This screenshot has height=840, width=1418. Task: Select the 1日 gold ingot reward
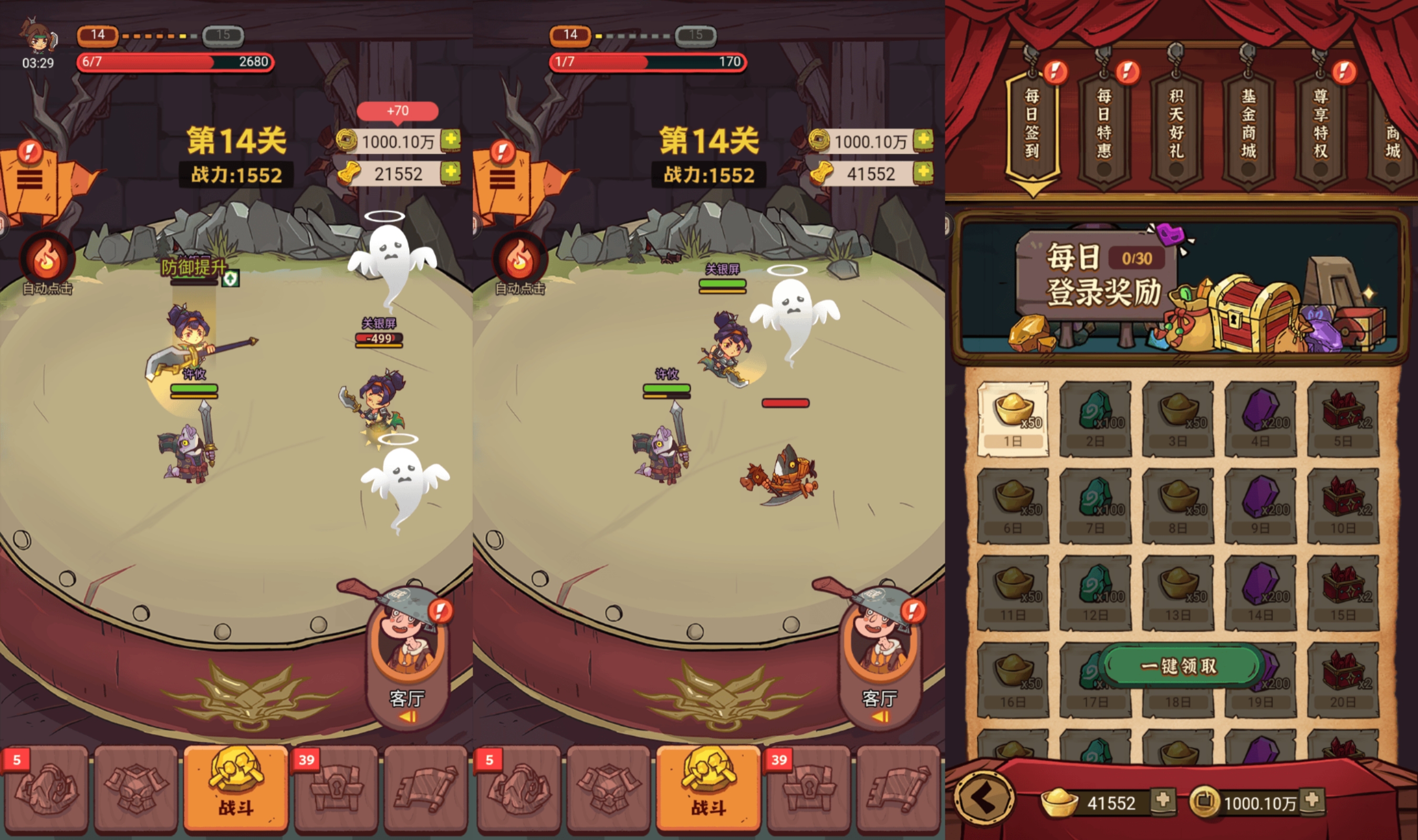click(x=1013, y=419)
